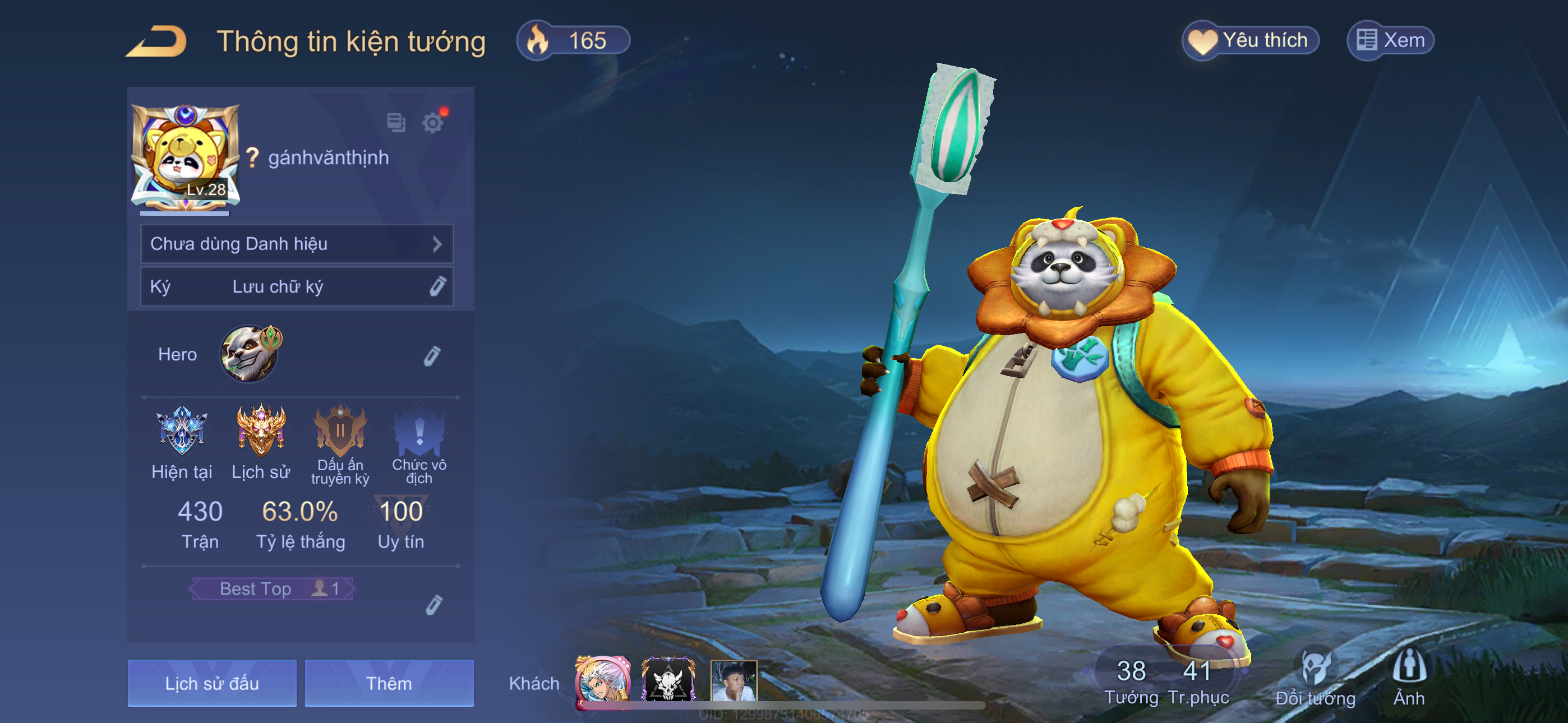Select the Best Top title tag

pyautogui.click(x=272, y=588)
